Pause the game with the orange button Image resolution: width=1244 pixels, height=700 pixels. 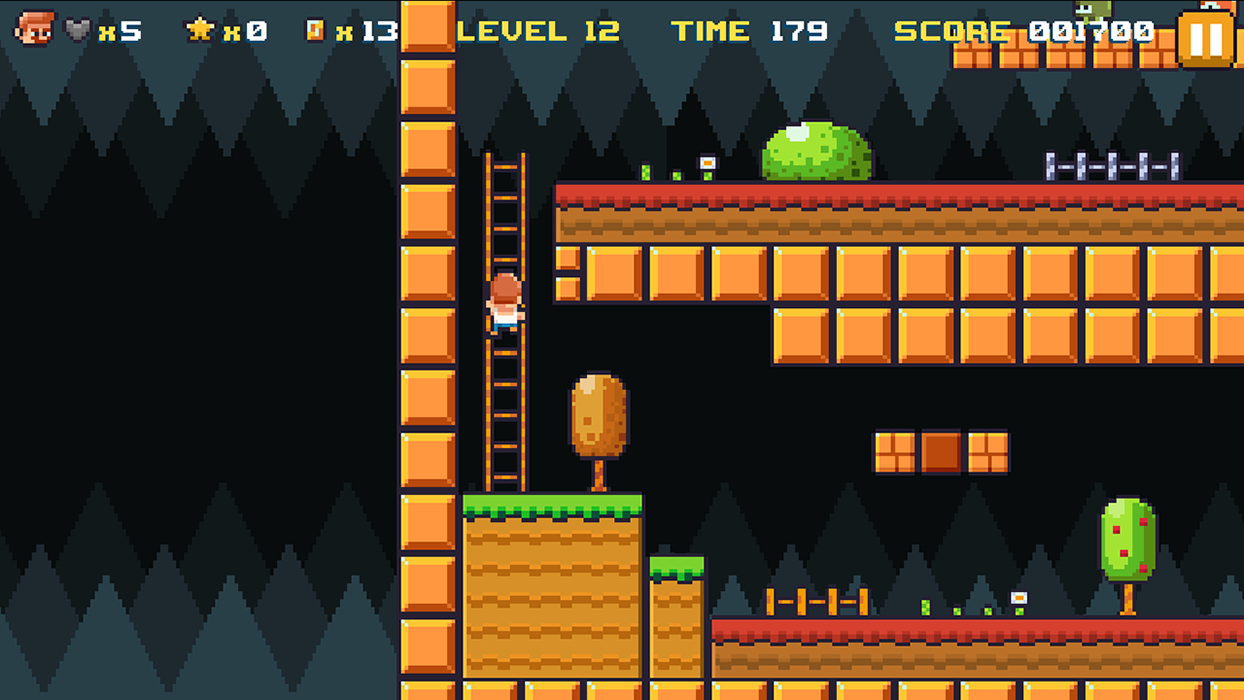click(1205, 39)
